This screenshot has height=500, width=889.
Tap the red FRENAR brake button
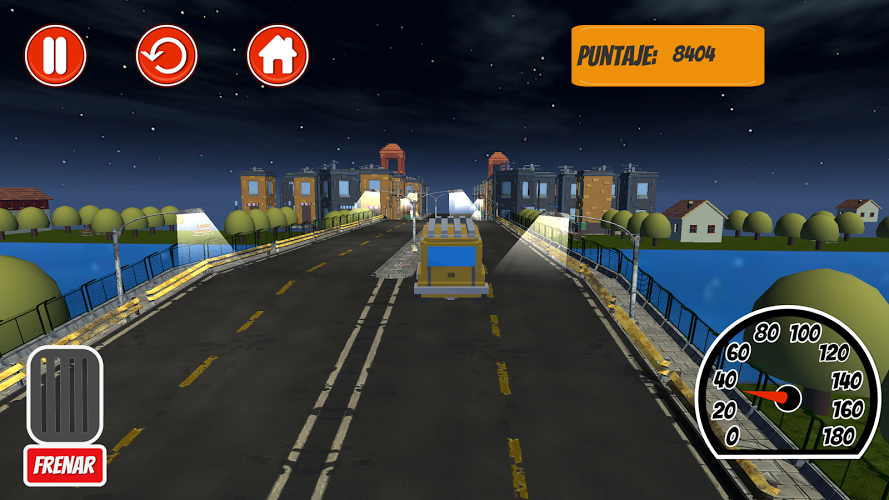(x=65, y=465)
